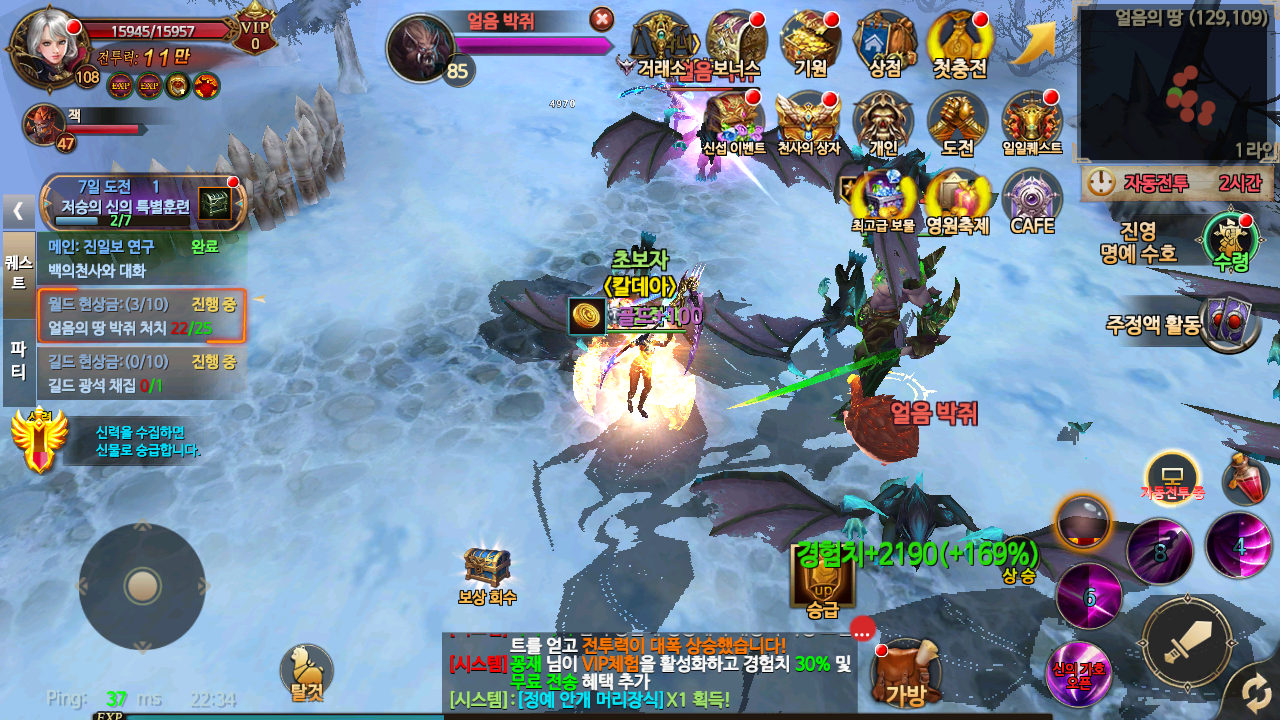Mount up with the 탈것 button

pos(306,671)
